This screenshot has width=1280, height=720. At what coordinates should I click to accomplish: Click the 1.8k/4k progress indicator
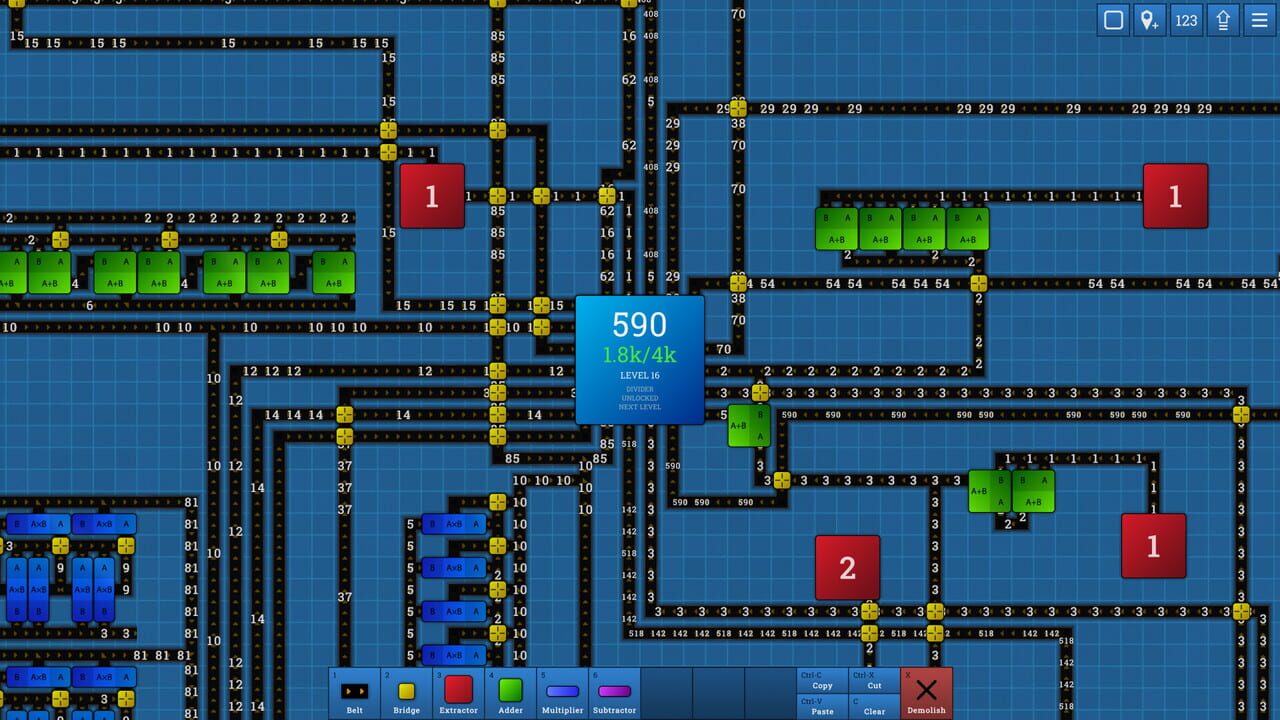(x=639, y=352)
